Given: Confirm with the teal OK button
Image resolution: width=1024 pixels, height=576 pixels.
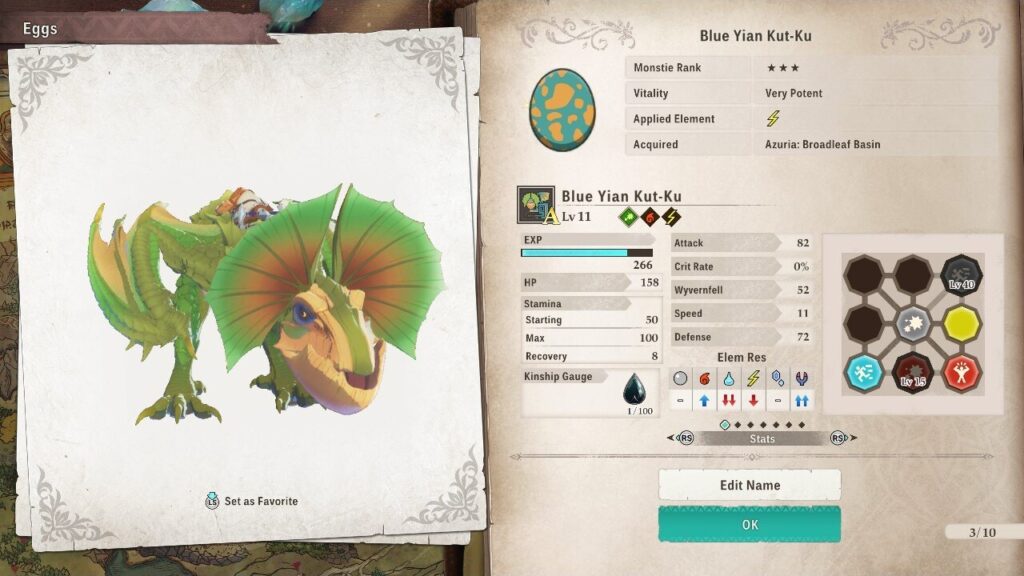Looking at the screenshot, I should click(749, 524).
